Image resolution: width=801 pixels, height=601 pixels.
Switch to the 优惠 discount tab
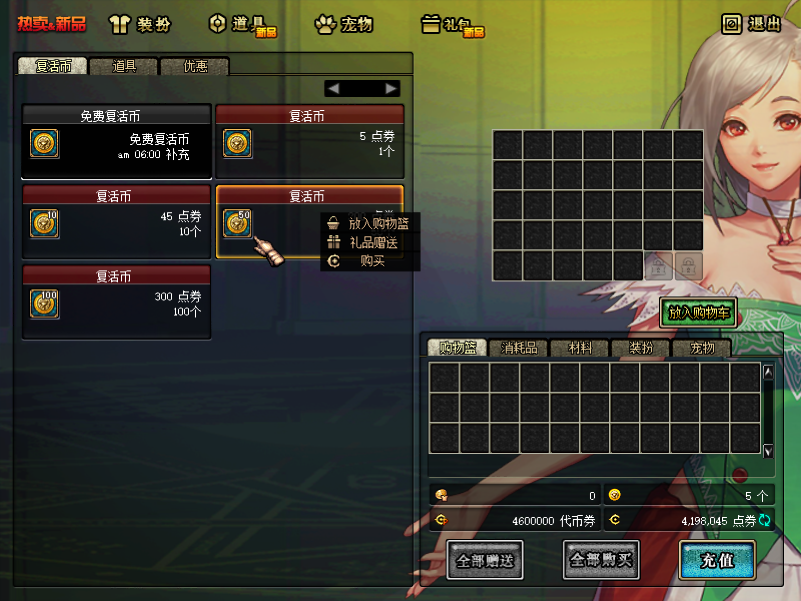195,67
